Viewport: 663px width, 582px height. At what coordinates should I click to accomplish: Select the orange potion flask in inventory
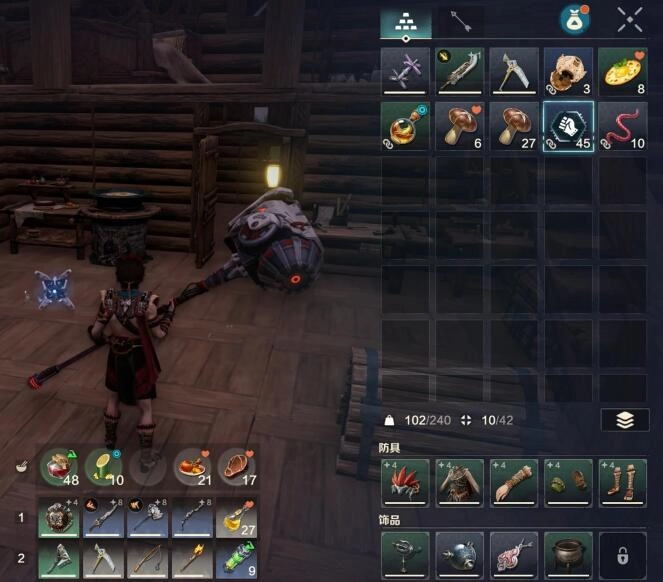406,126
